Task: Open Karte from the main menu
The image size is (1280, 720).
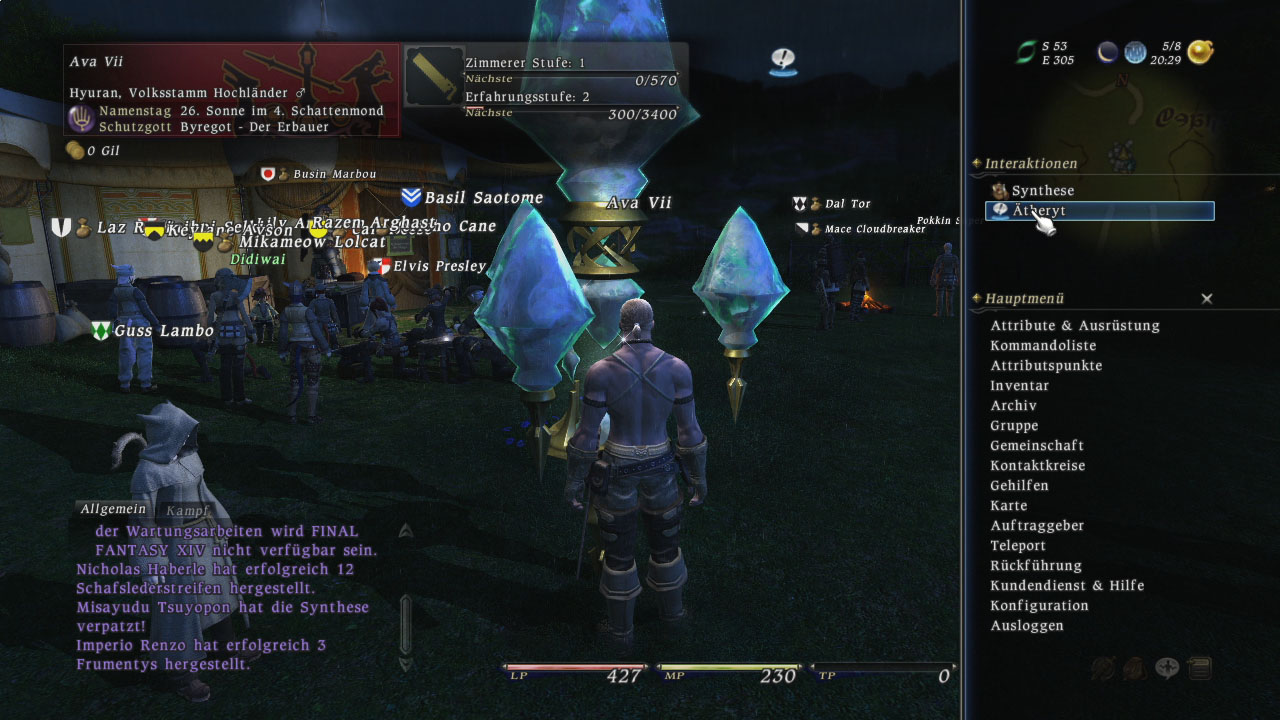Action: click(1008, 505)
